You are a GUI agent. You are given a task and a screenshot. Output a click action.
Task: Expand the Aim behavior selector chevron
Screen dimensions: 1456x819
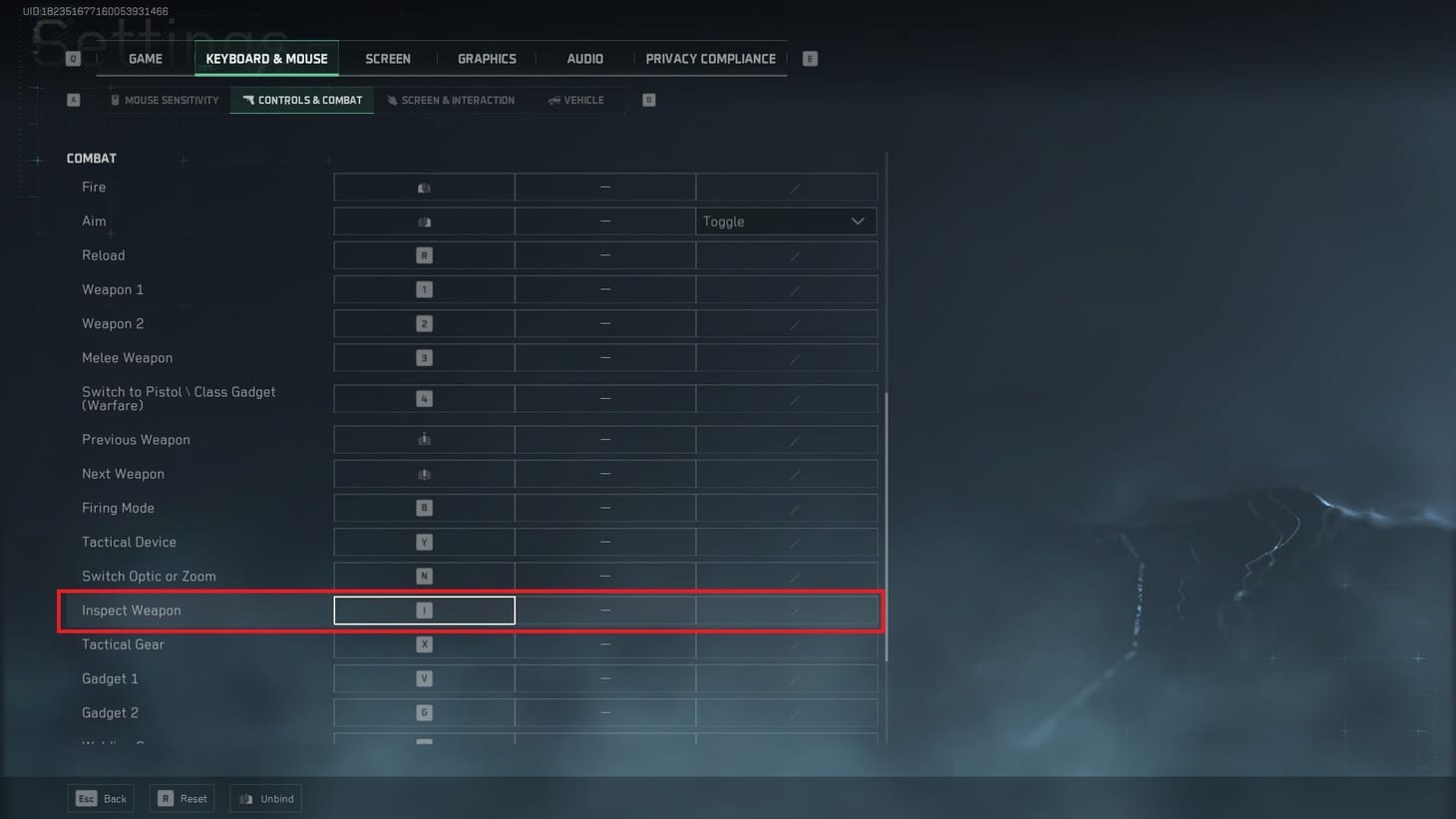click(856, 220)
